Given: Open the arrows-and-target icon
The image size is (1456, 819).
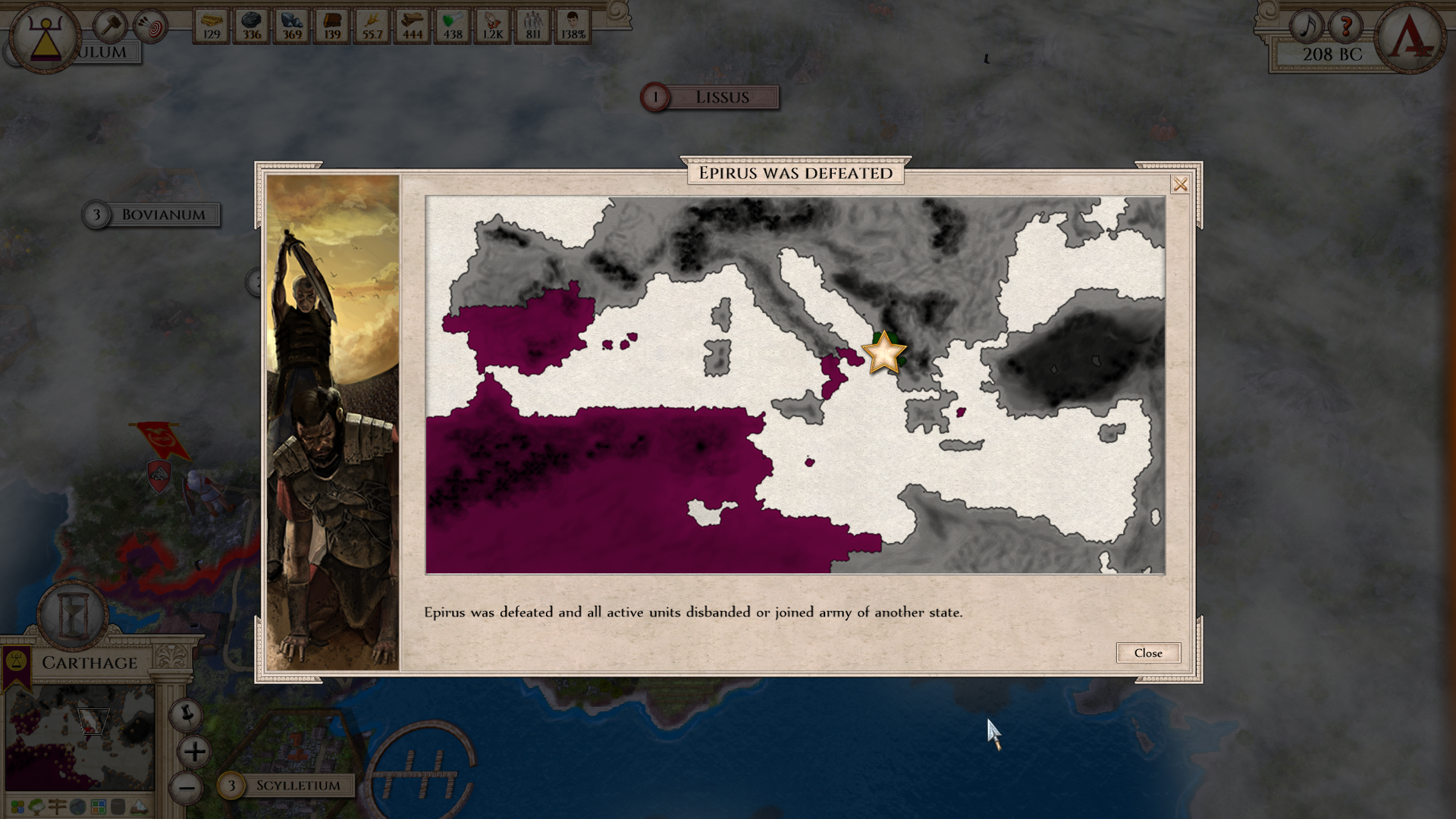Looking at the screenshot, I should point(150,28).
